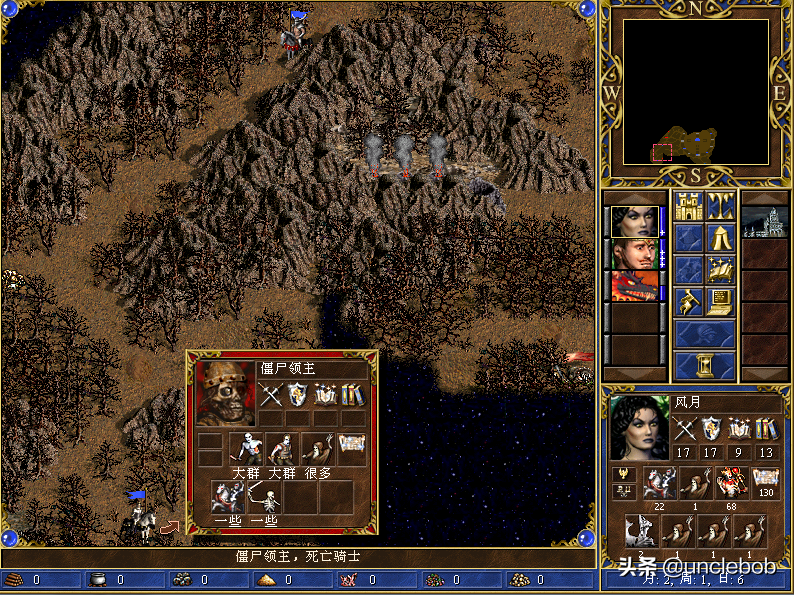Open adventure options with the digging figure
This screenshot has height=595, width=794.
[x=688, y=302]
